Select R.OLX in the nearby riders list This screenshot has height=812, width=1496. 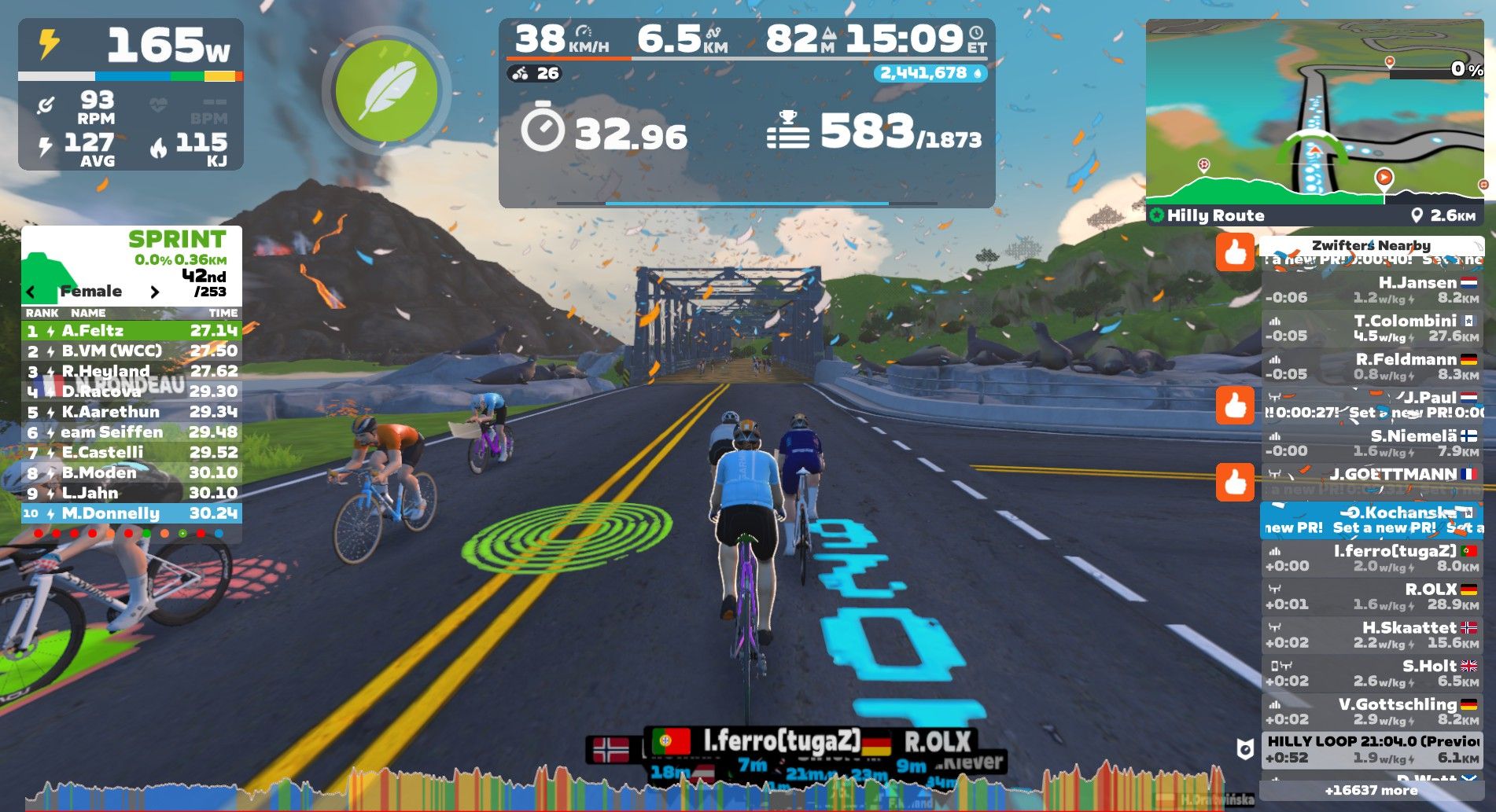click(1371, 597)
